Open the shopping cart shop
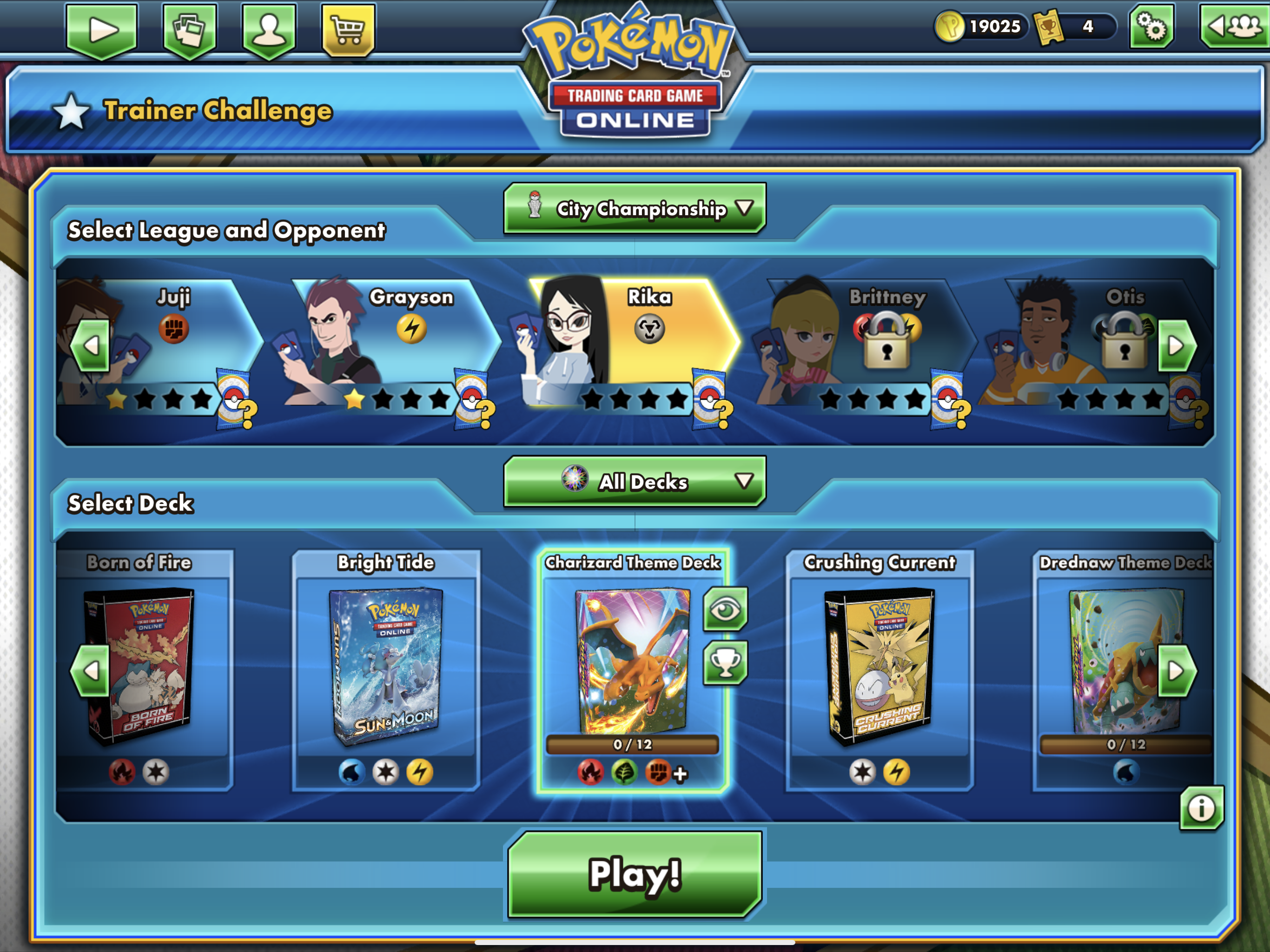 [x=348, y=30]
